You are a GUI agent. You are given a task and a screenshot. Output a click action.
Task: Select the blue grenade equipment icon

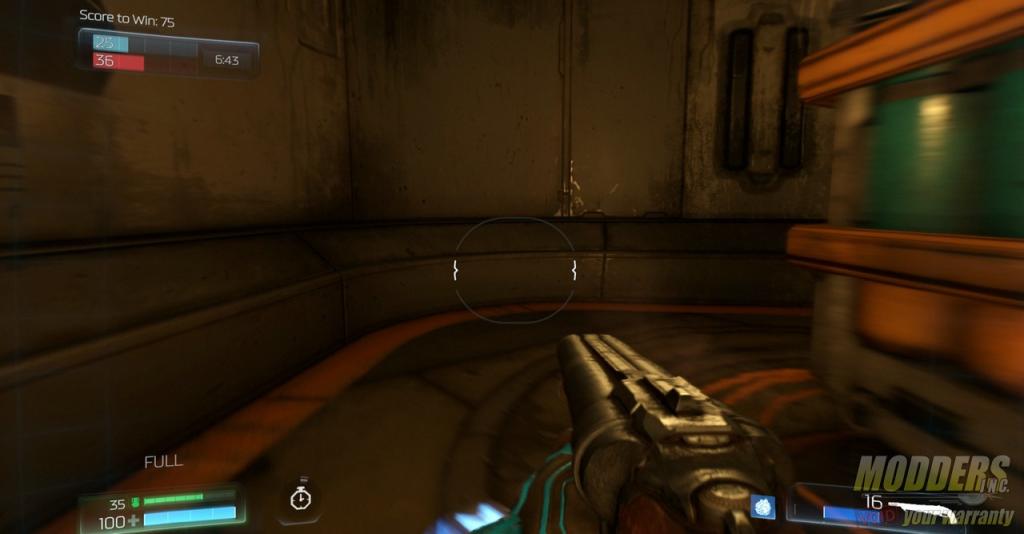763,507
